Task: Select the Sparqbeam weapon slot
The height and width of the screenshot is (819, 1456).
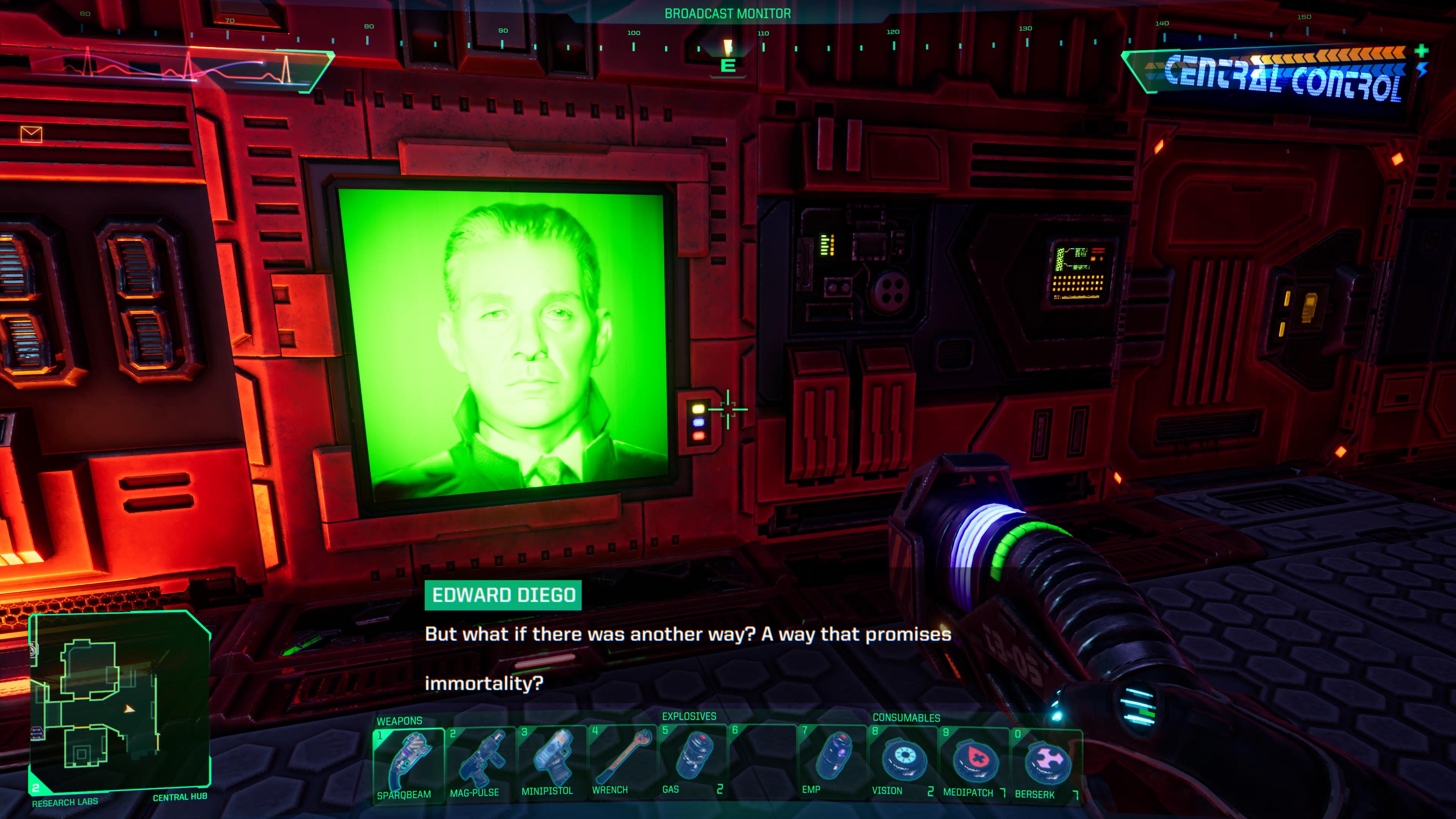Action: [409, 763]
